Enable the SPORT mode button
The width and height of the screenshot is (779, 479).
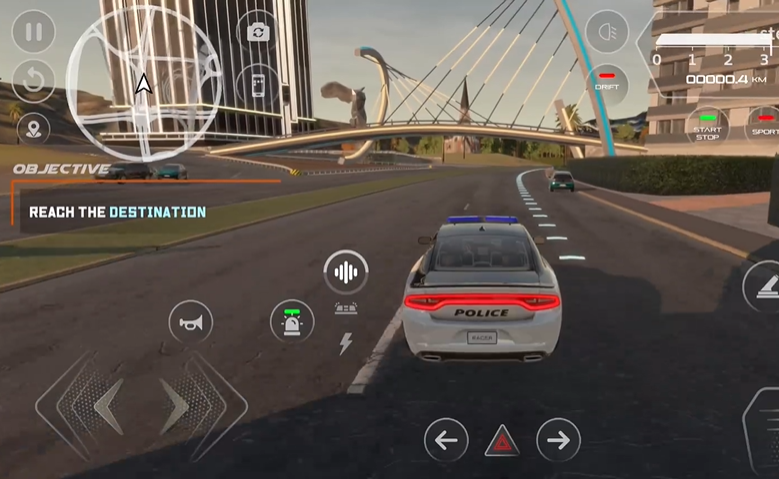(x=765, y=127)
